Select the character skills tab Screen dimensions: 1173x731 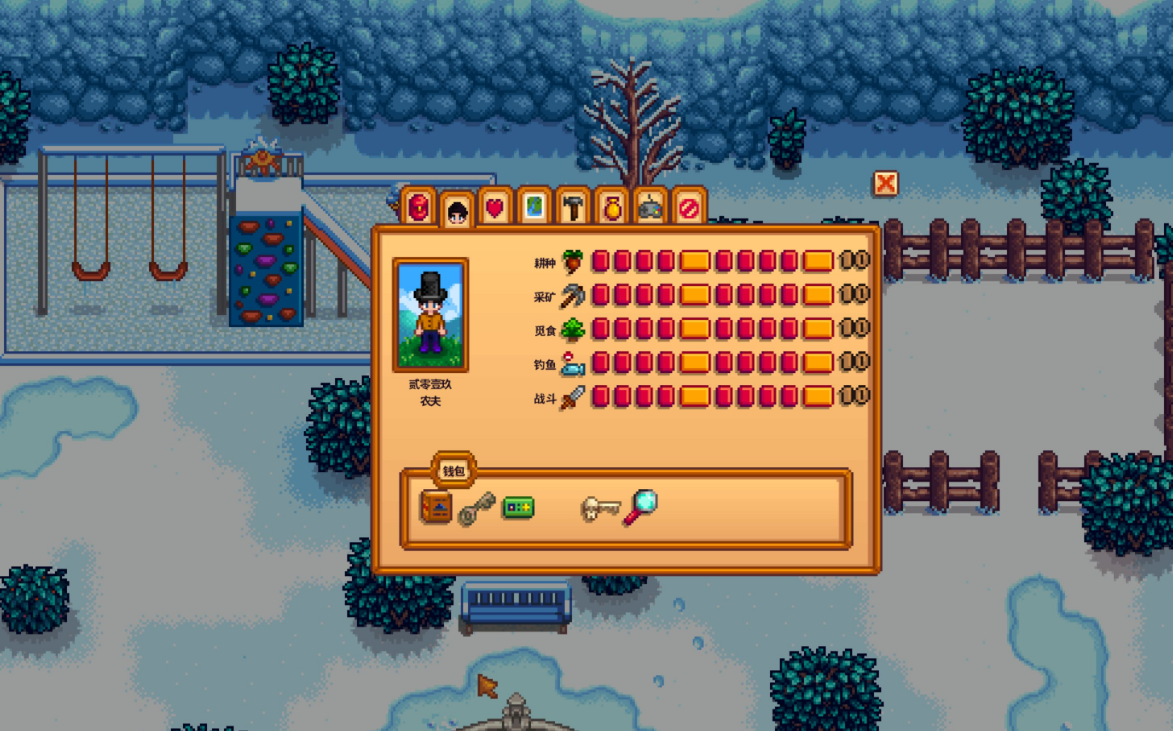(457, 210)
